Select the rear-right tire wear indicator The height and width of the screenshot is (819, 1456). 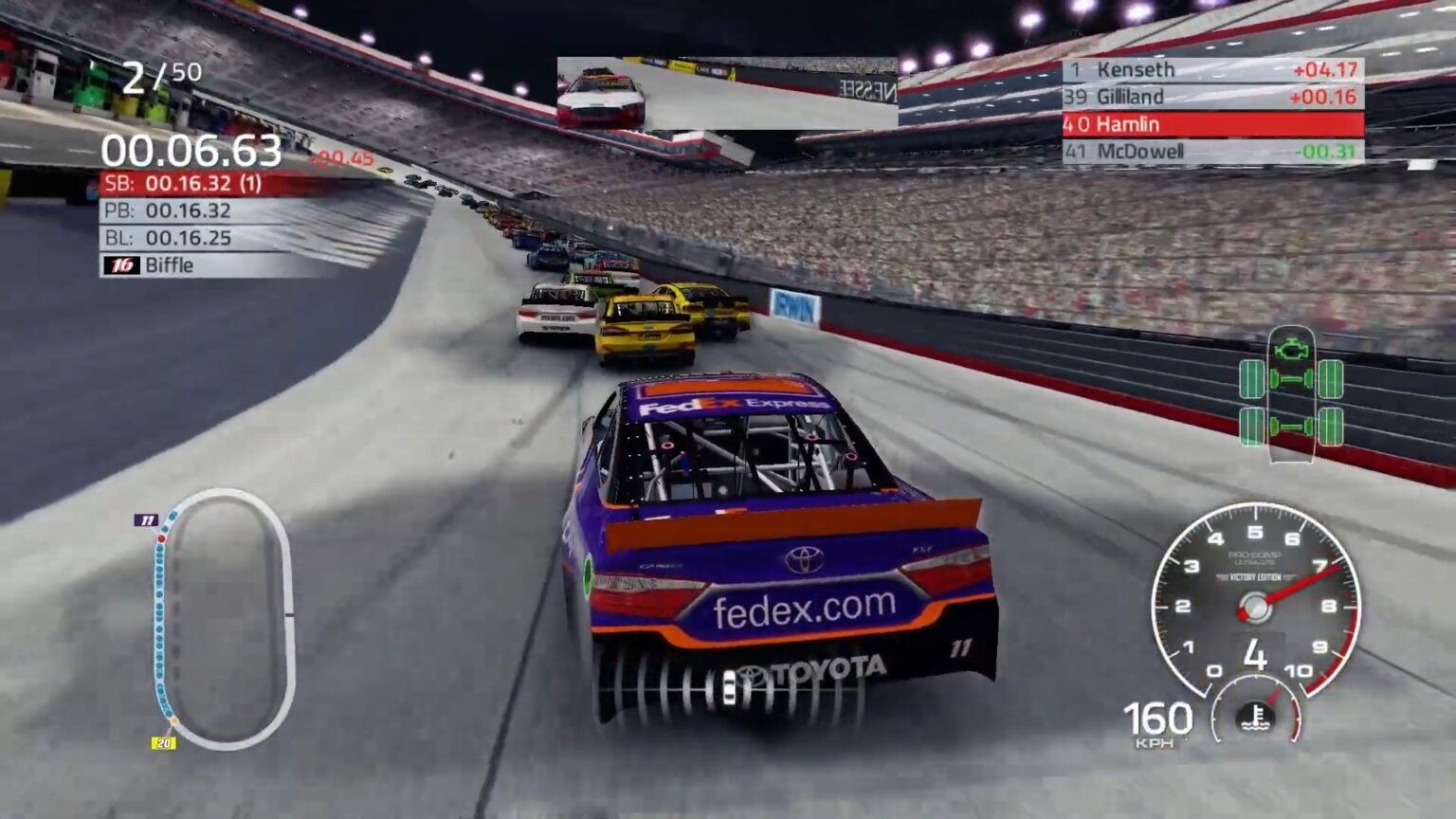tap(1330, 426)
